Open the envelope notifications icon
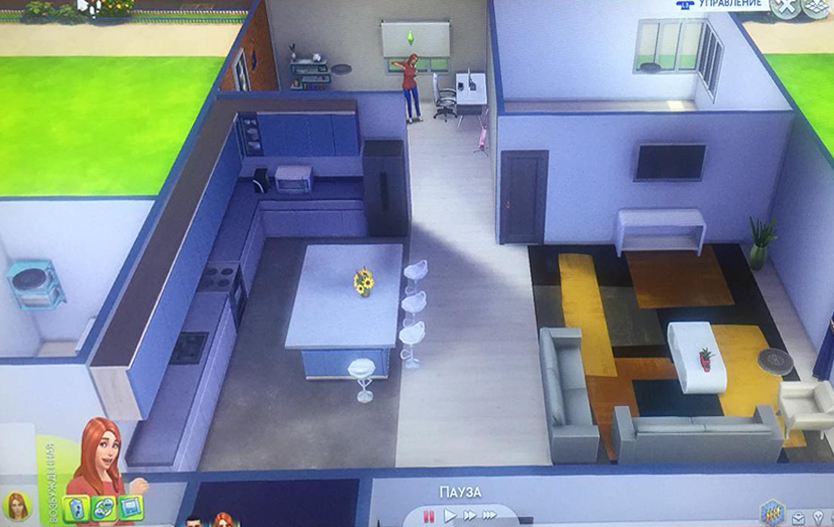This screenshot has width=834, height=527. tap(799, 518)
